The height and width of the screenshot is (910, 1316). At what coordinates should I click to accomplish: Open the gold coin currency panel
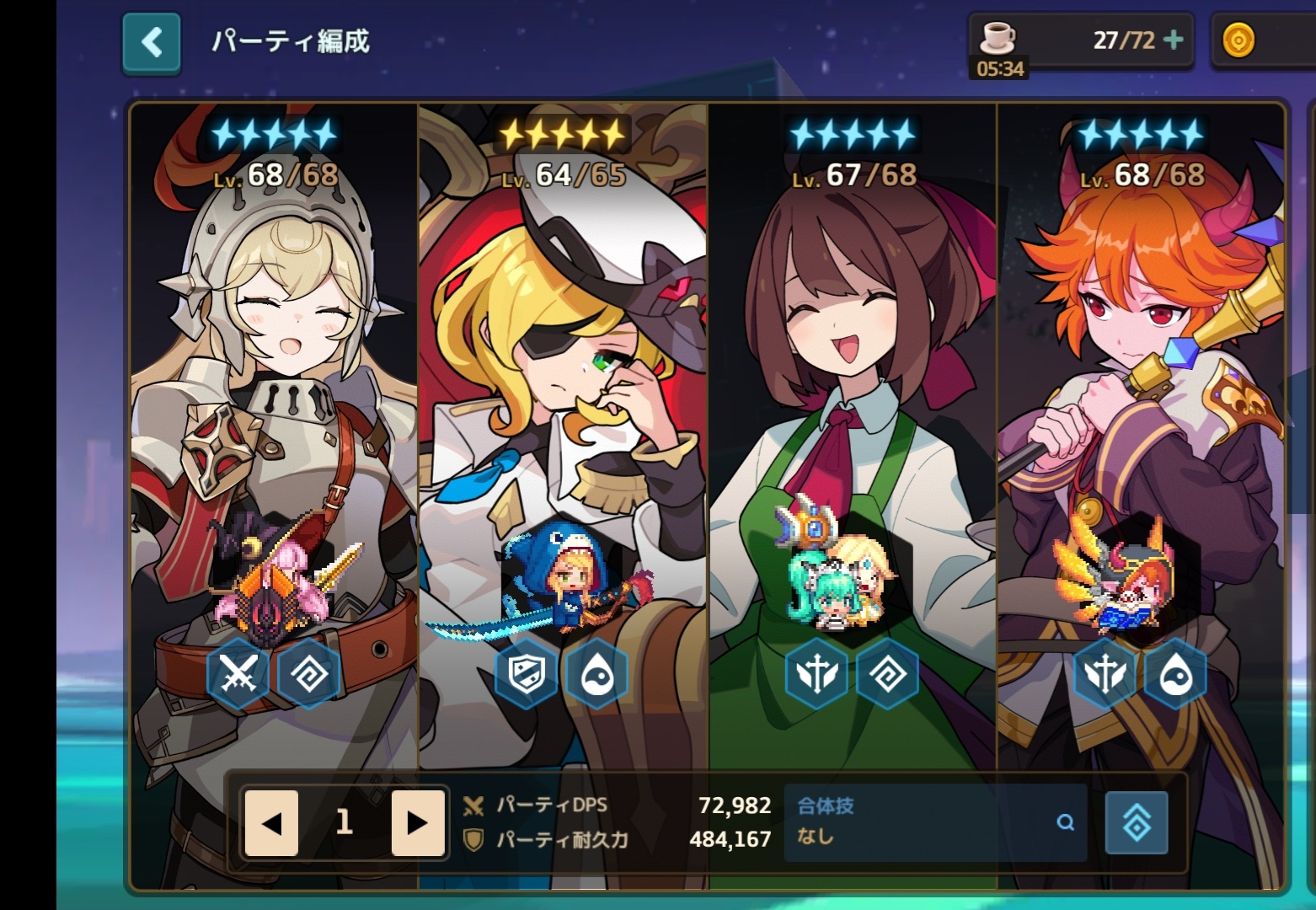(x=1238, y=40)
